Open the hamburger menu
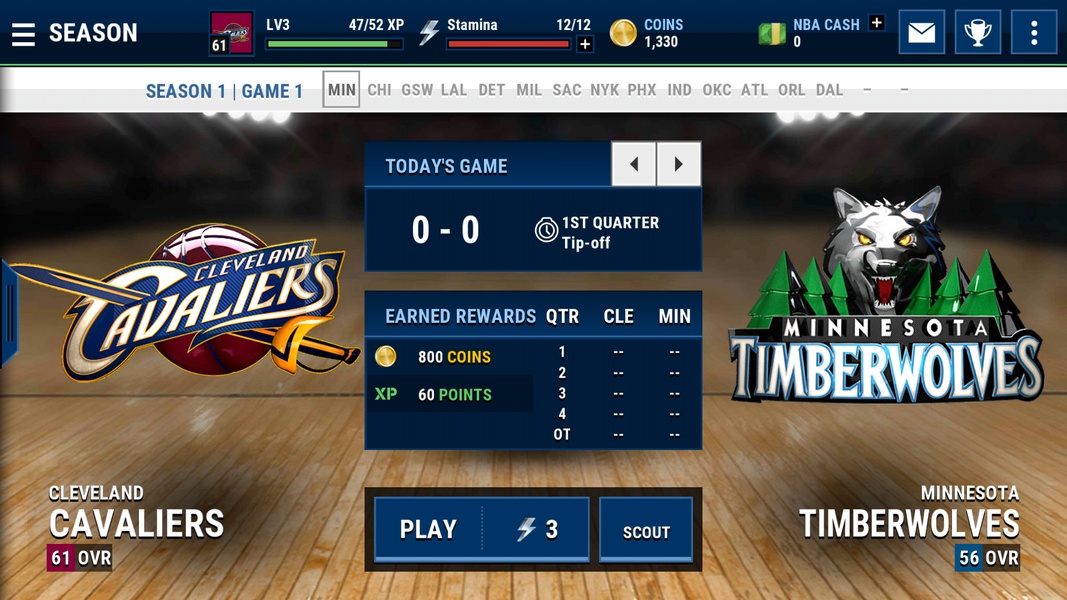This screenshot has width=1067, height=600. [23, 34]
